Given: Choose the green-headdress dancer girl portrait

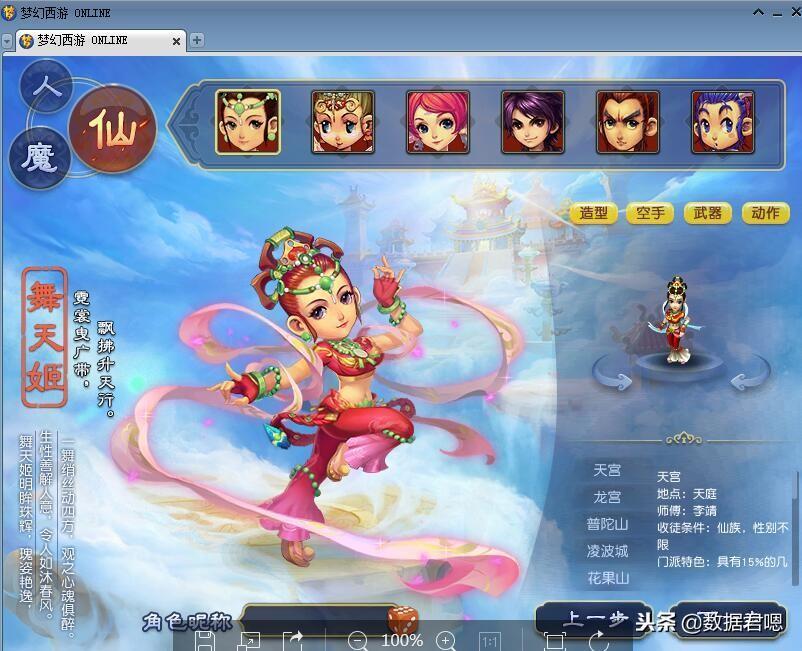Looking at the screenshot, I should click(248, 122).
